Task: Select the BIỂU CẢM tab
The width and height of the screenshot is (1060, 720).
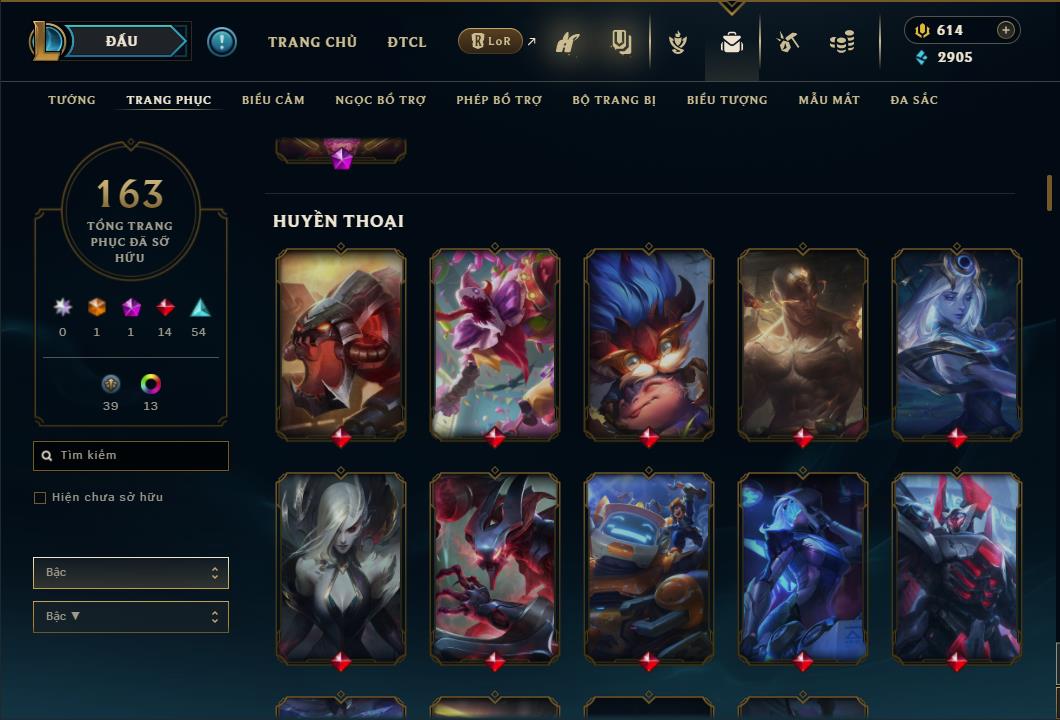Action: [273, 100]
